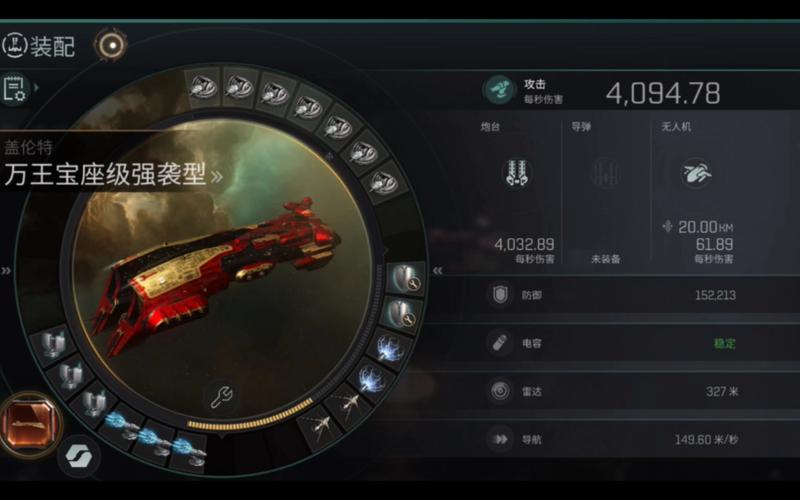Tap the wrench icon below the ship
800x500 pixels.
click(221, 396)
